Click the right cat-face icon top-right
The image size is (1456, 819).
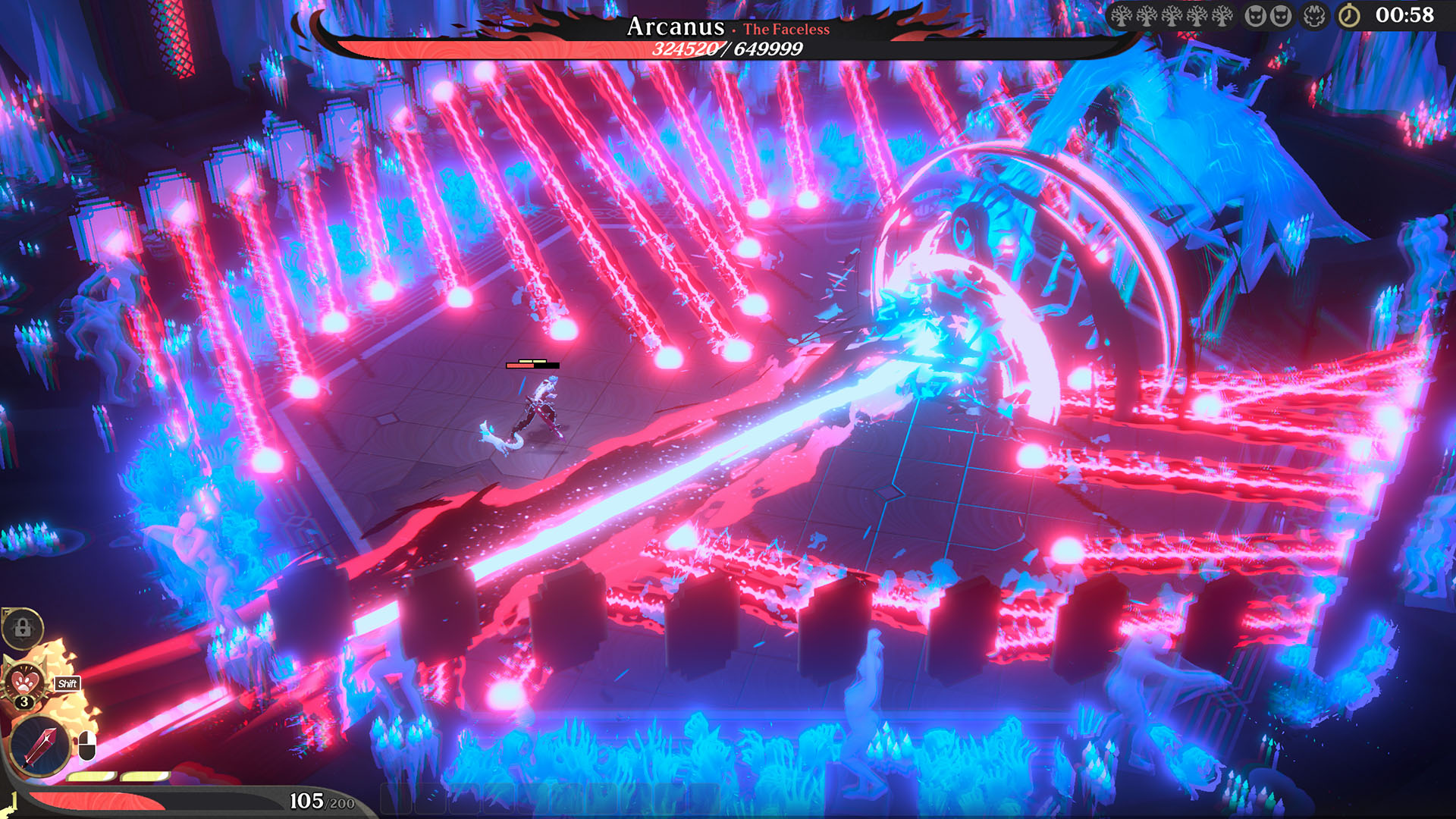[x=1282, y=17]
